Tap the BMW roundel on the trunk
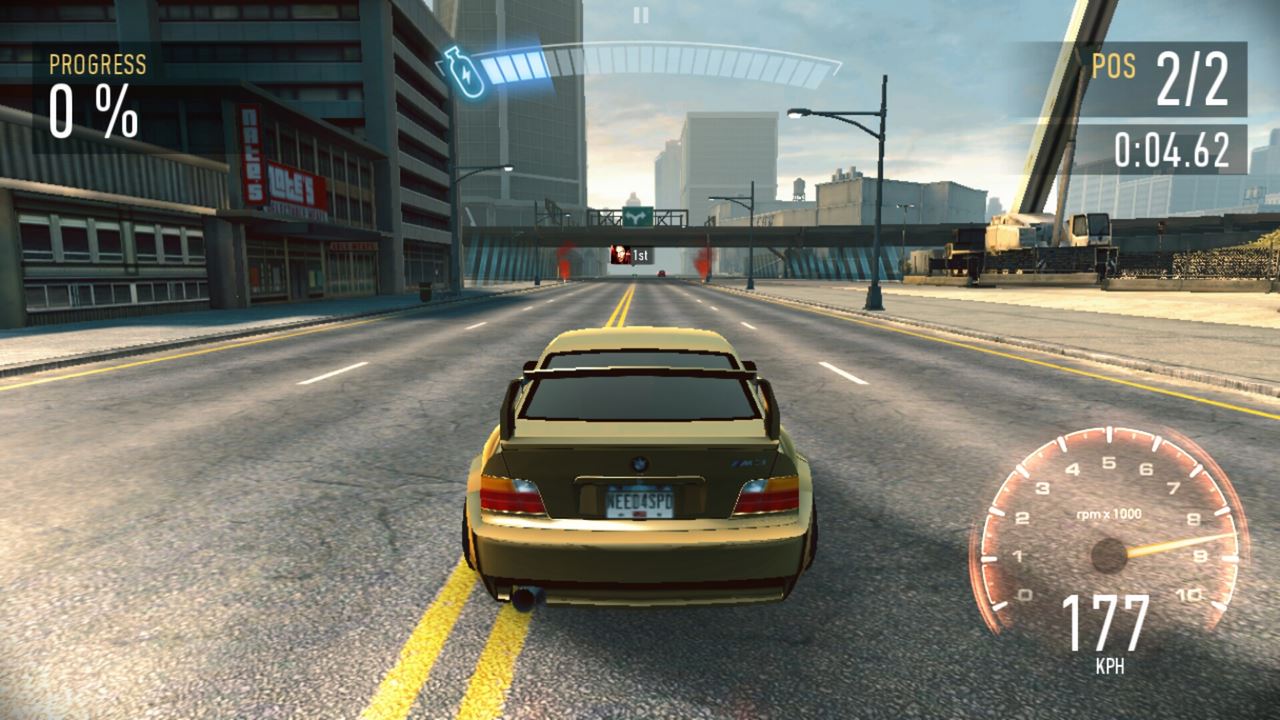The image size is (1280, 720). pos(638,463)
